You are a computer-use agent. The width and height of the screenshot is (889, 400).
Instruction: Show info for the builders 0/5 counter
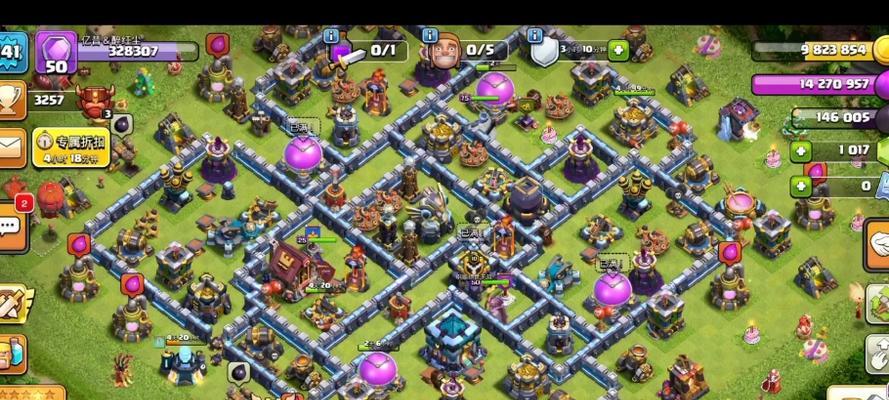[x=430, y=36]
